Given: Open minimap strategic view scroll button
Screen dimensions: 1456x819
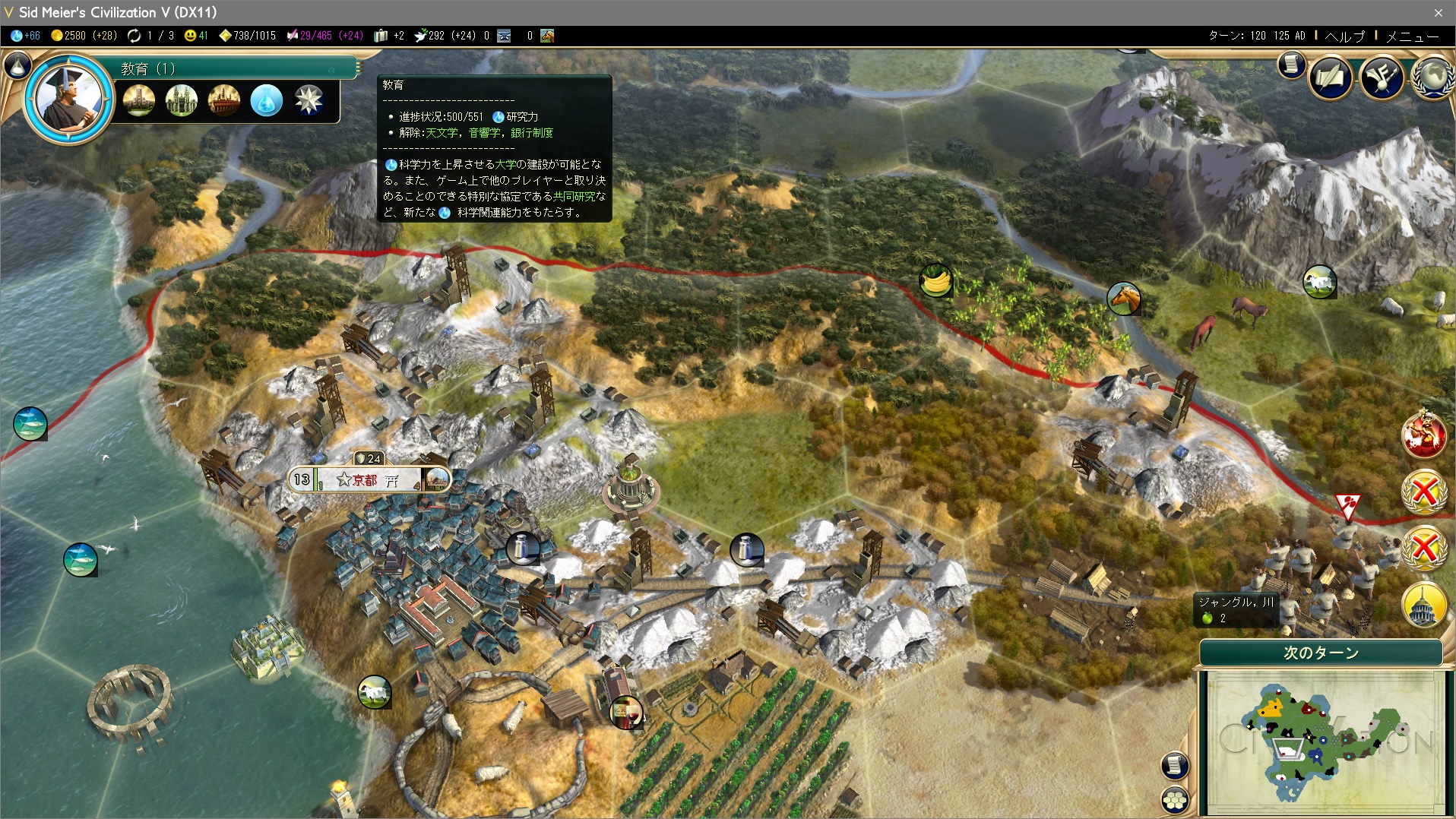Looking at the screenshot, I should (x=1175, y=765).
